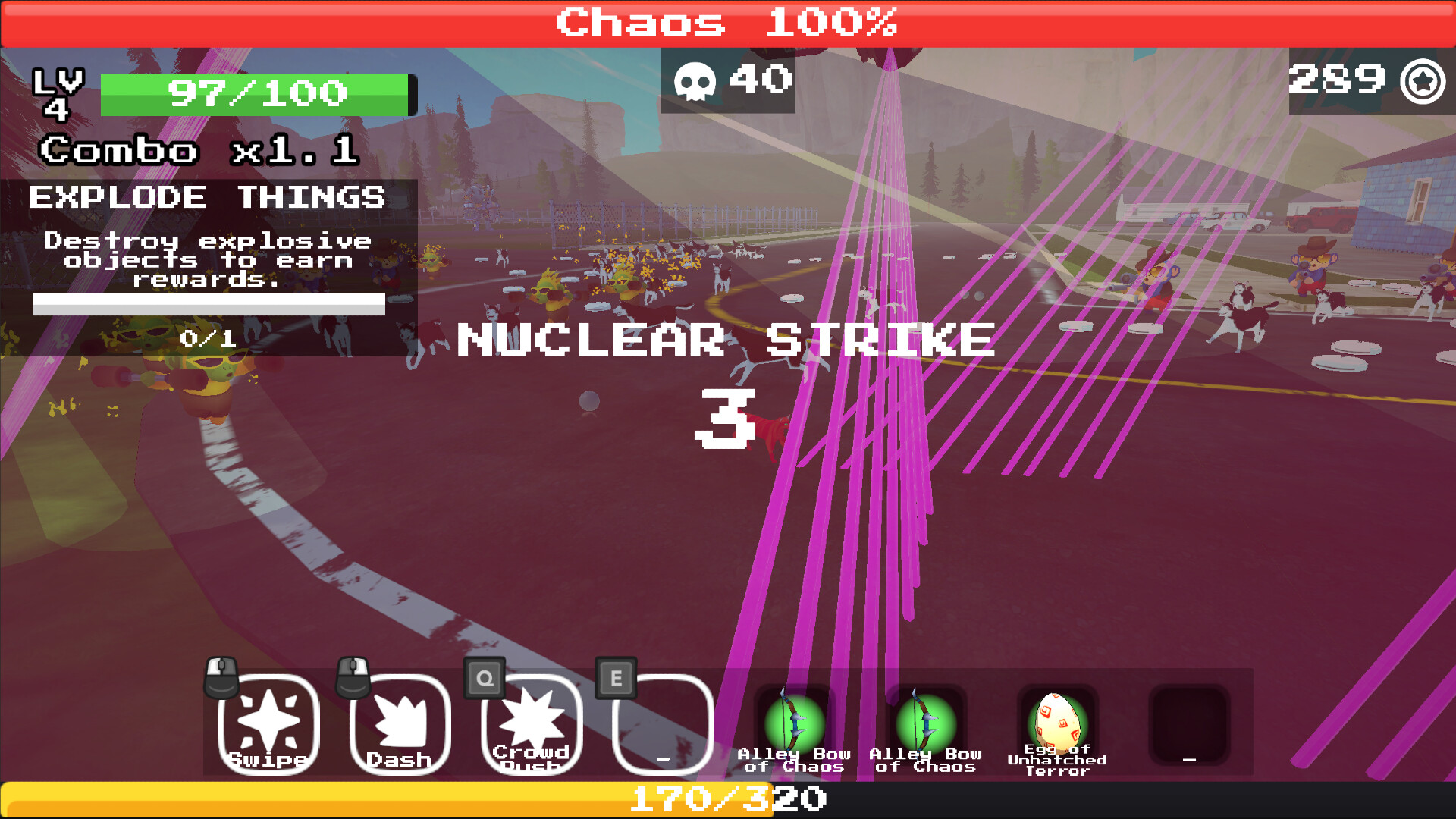Expand the empty E ability slot
This screenshot has width=1456, height=819.
coord(662,724)
